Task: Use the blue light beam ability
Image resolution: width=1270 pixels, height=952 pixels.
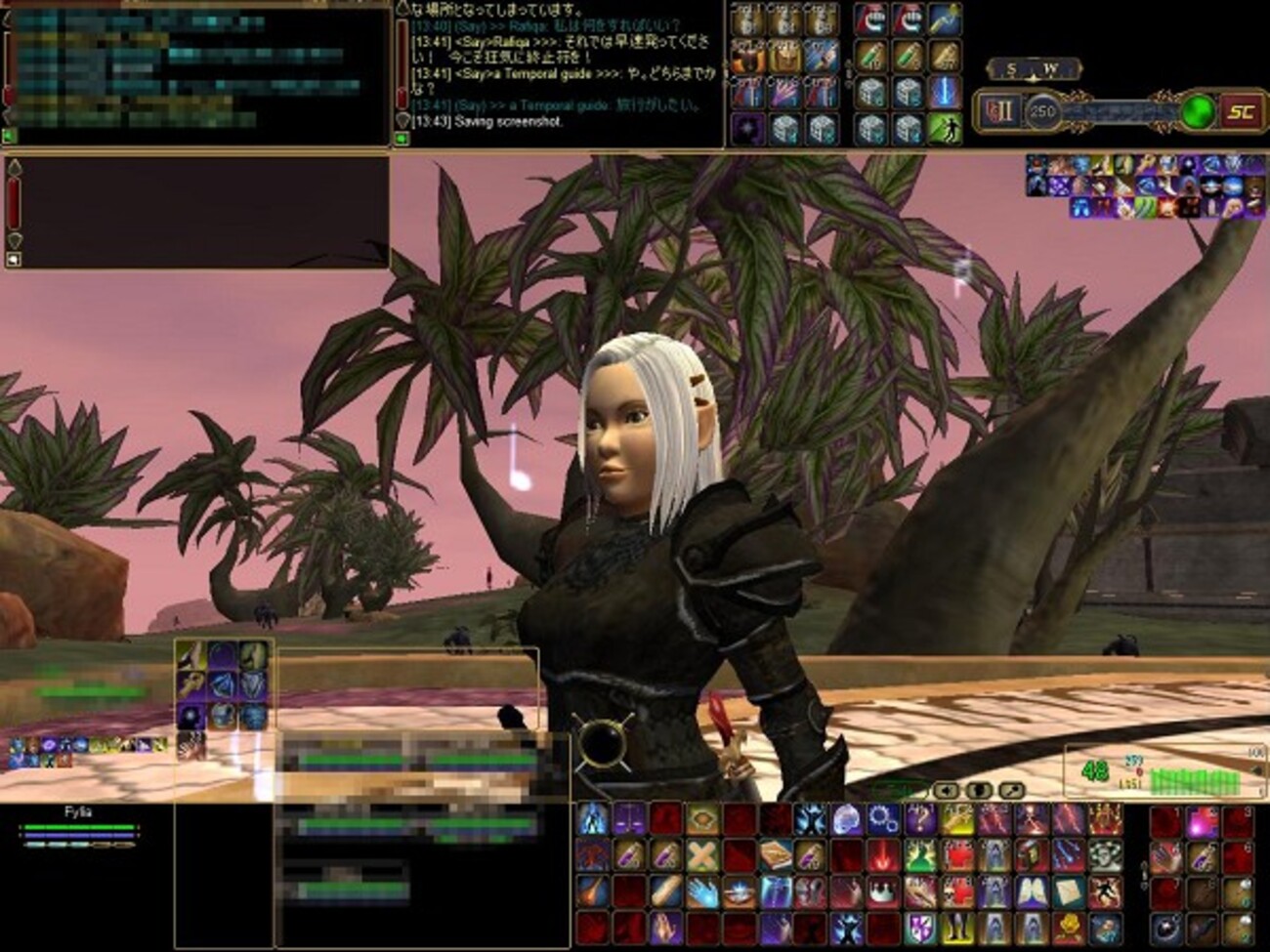Action: (x=945, y=92)
